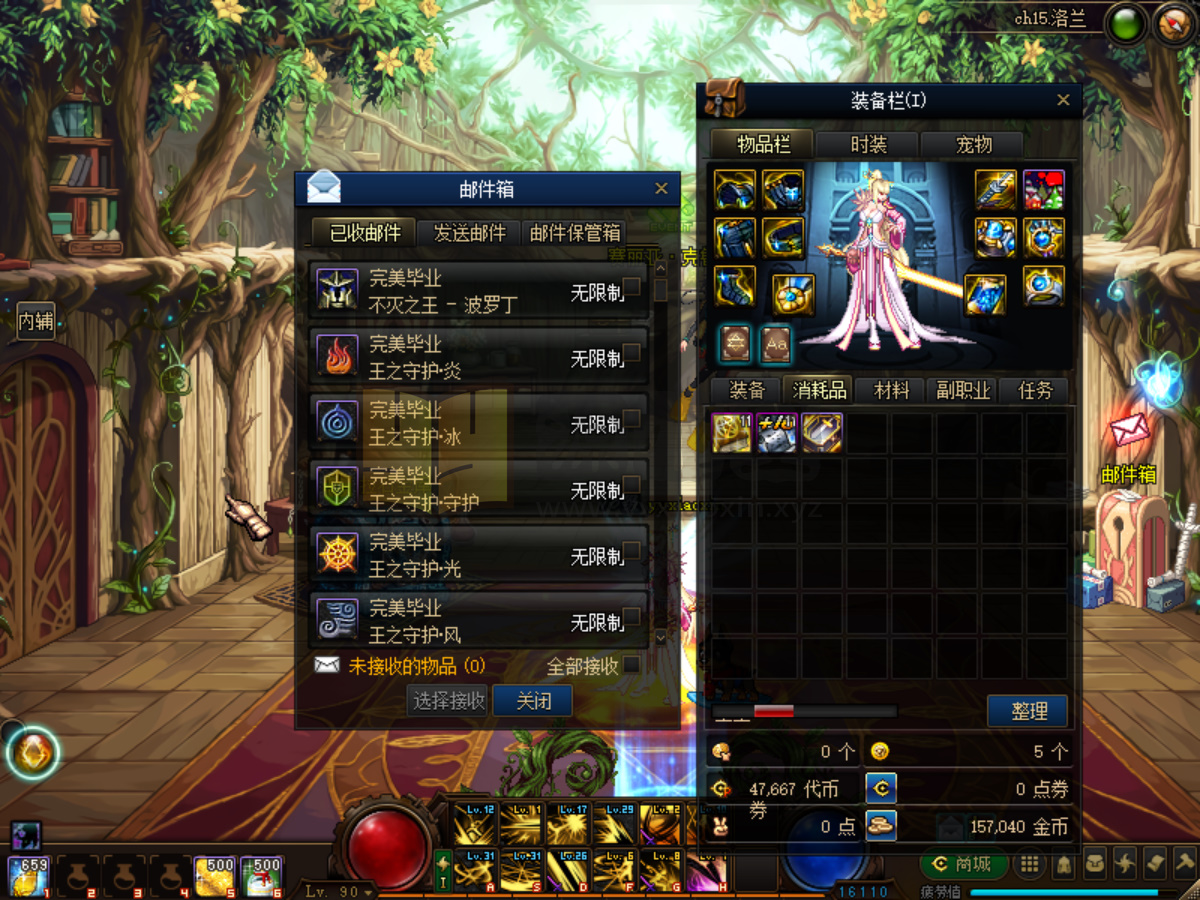
Task: Close the 邮件箱 mail window
Action: tap(661, 188)
